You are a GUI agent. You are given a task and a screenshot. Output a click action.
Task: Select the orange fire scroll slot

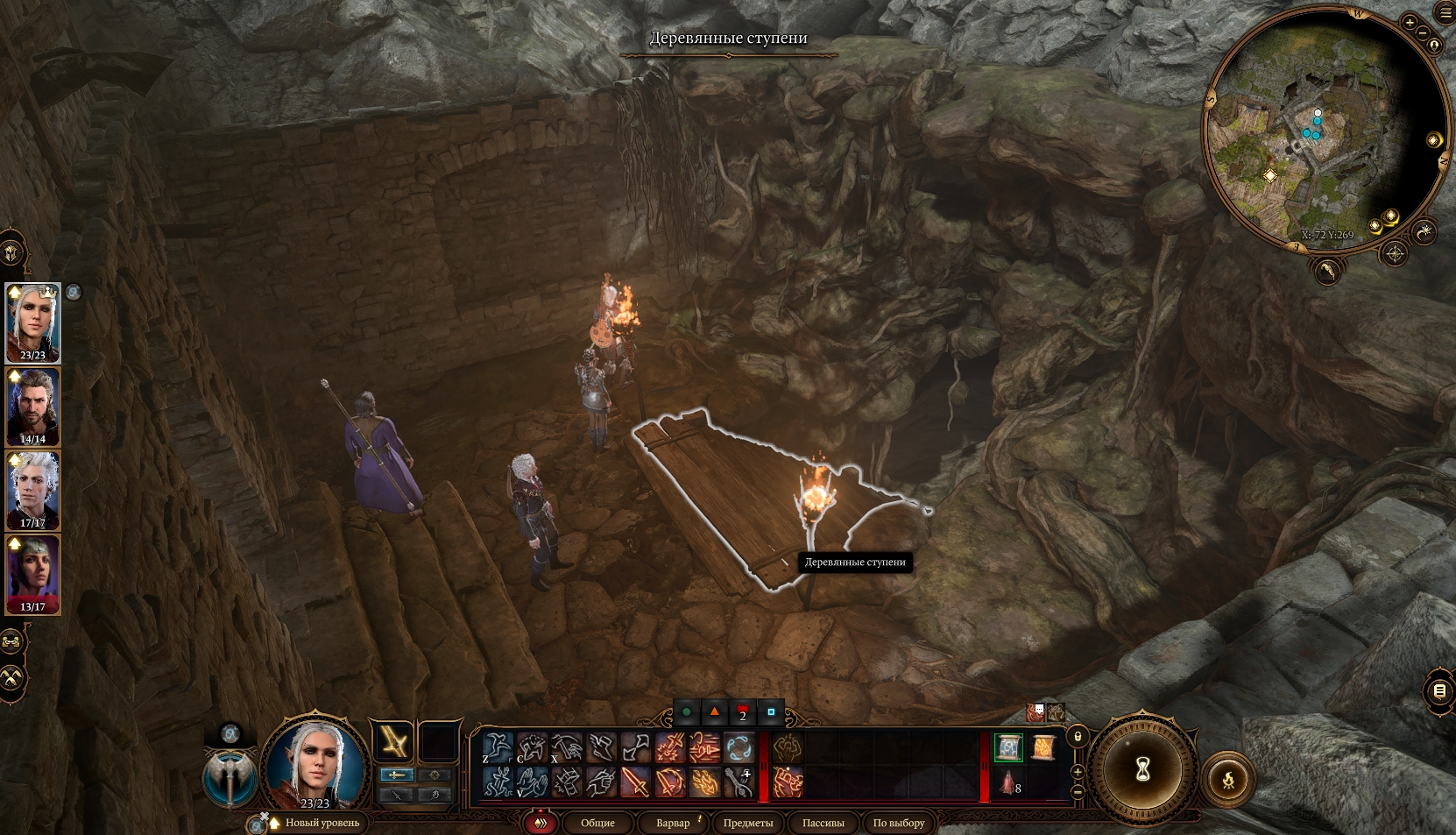click(1043, 747)
